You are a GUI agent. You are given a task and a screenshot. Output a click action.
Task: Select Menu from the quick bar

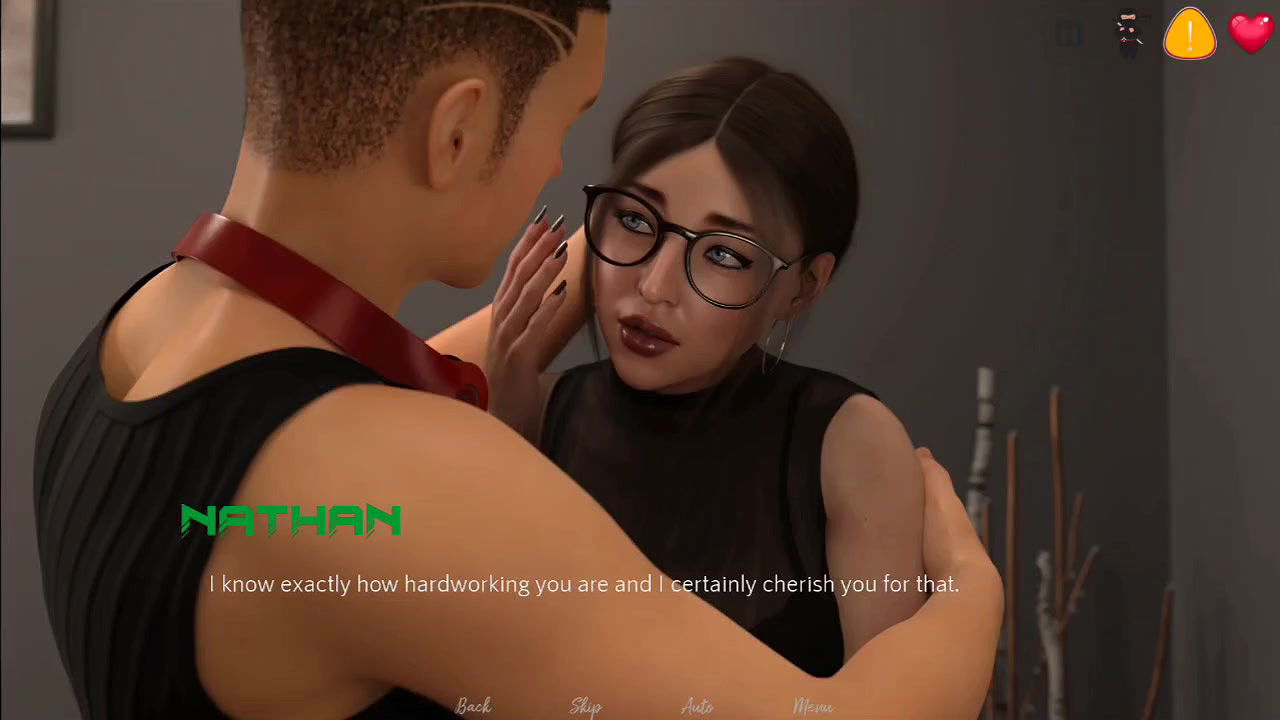point(812,705)
